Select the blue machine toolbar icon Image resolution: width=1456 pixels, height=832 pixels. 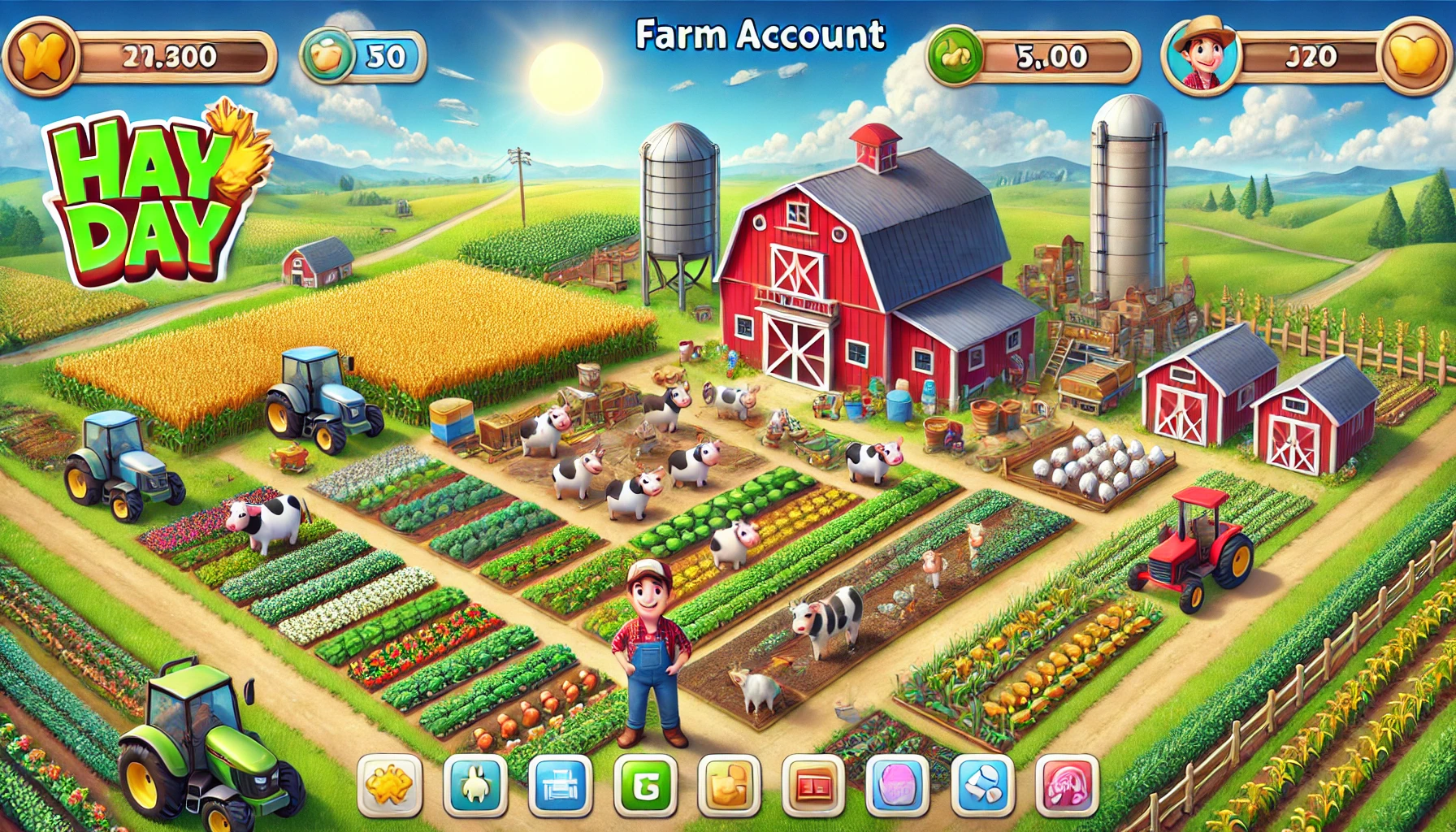(x=560, y=786)
